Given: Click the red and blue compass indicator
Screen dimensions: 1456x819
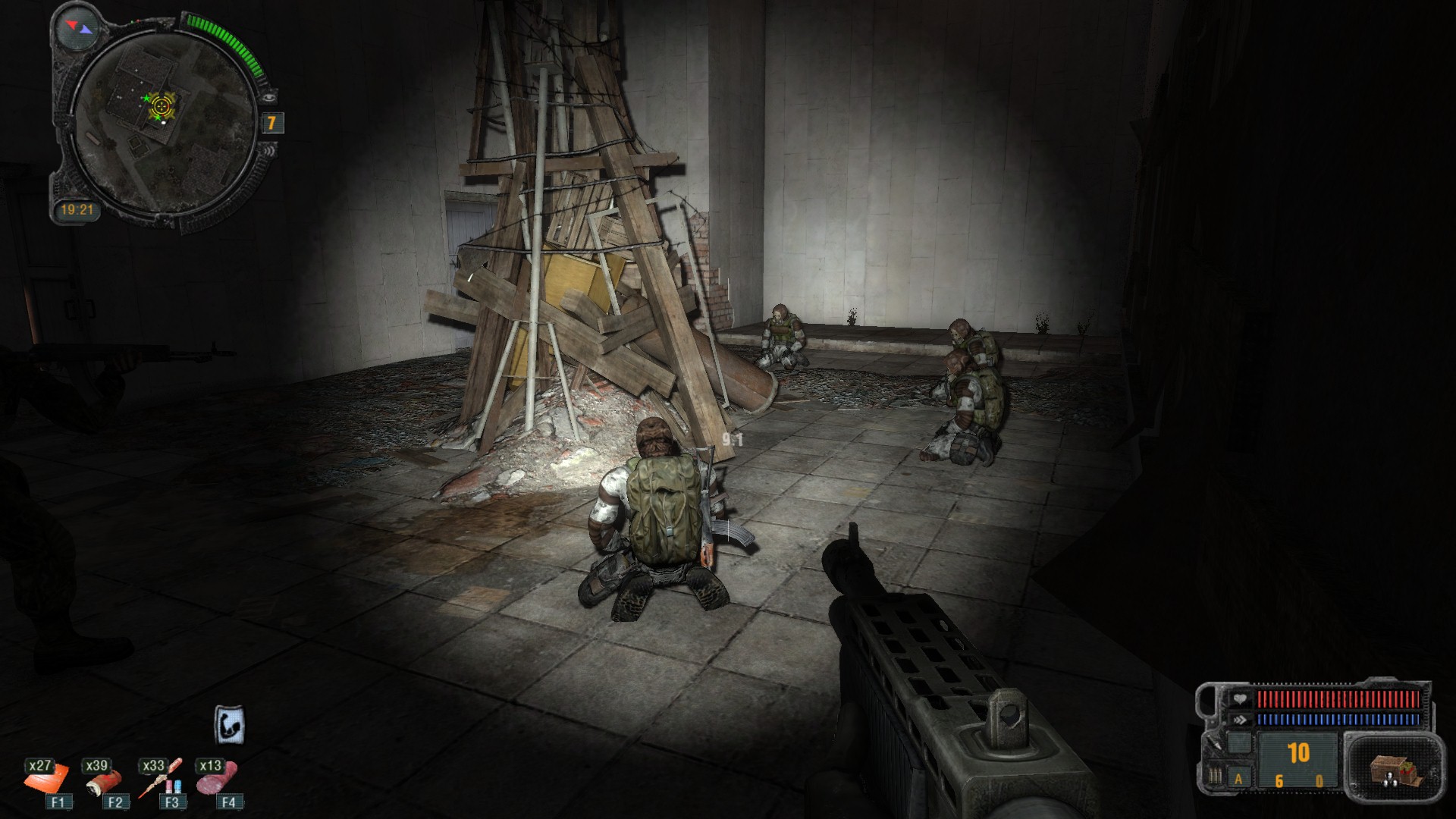Looking at the screenshot, I should (78, 27).
